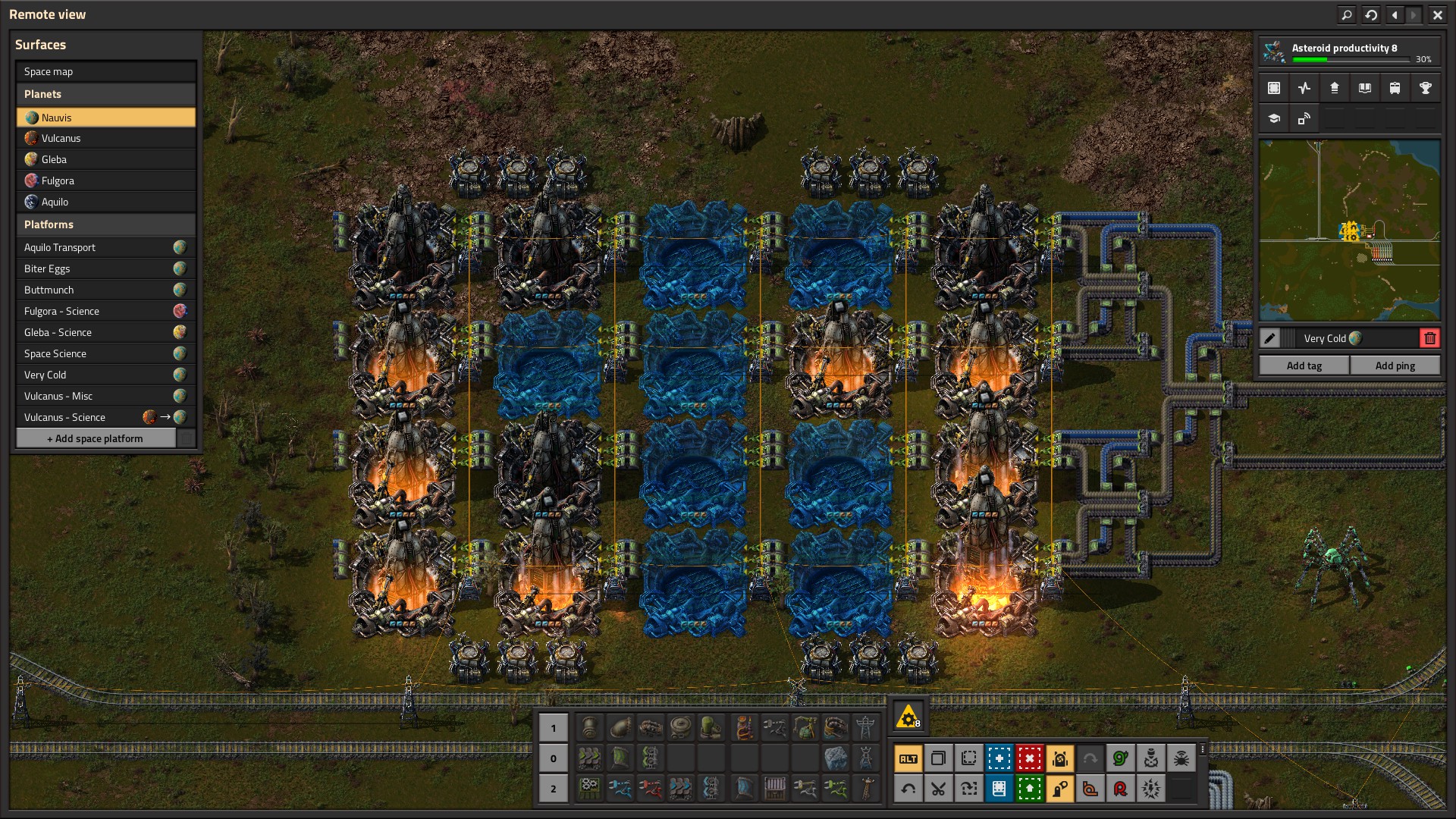Toggle the ALT mode shortcut
Screen dimensions: 1456x819
[908, 758]
